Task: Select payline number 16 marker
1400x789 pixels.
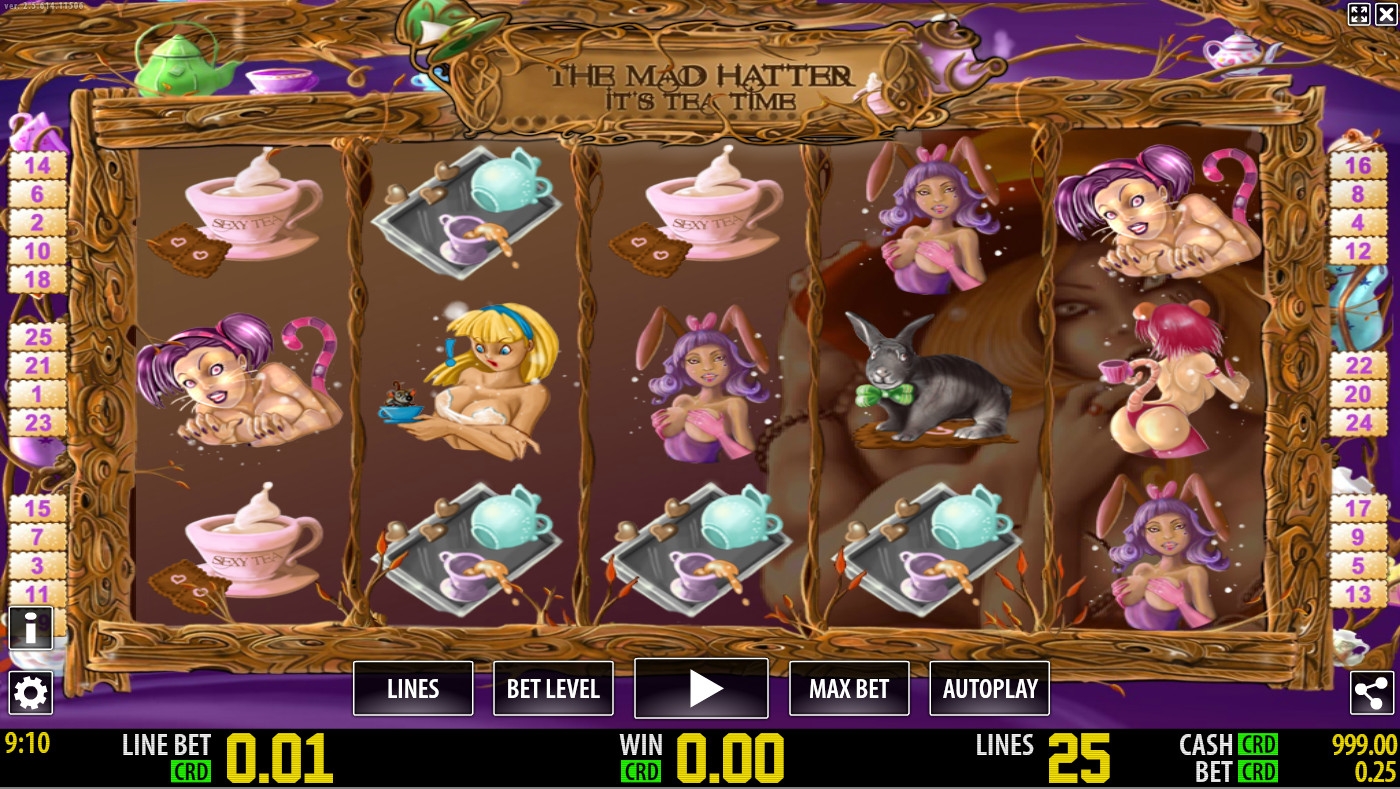Action: 1357,165
